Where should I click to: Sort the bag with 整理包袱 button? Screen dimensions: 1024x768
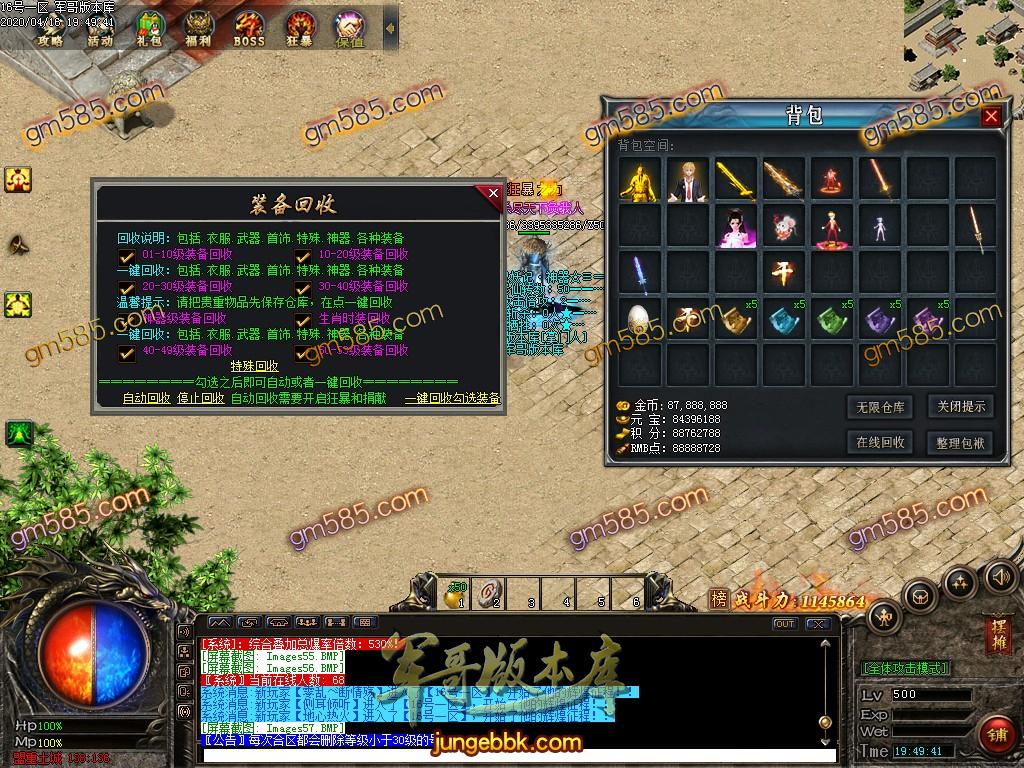[960, 442]
